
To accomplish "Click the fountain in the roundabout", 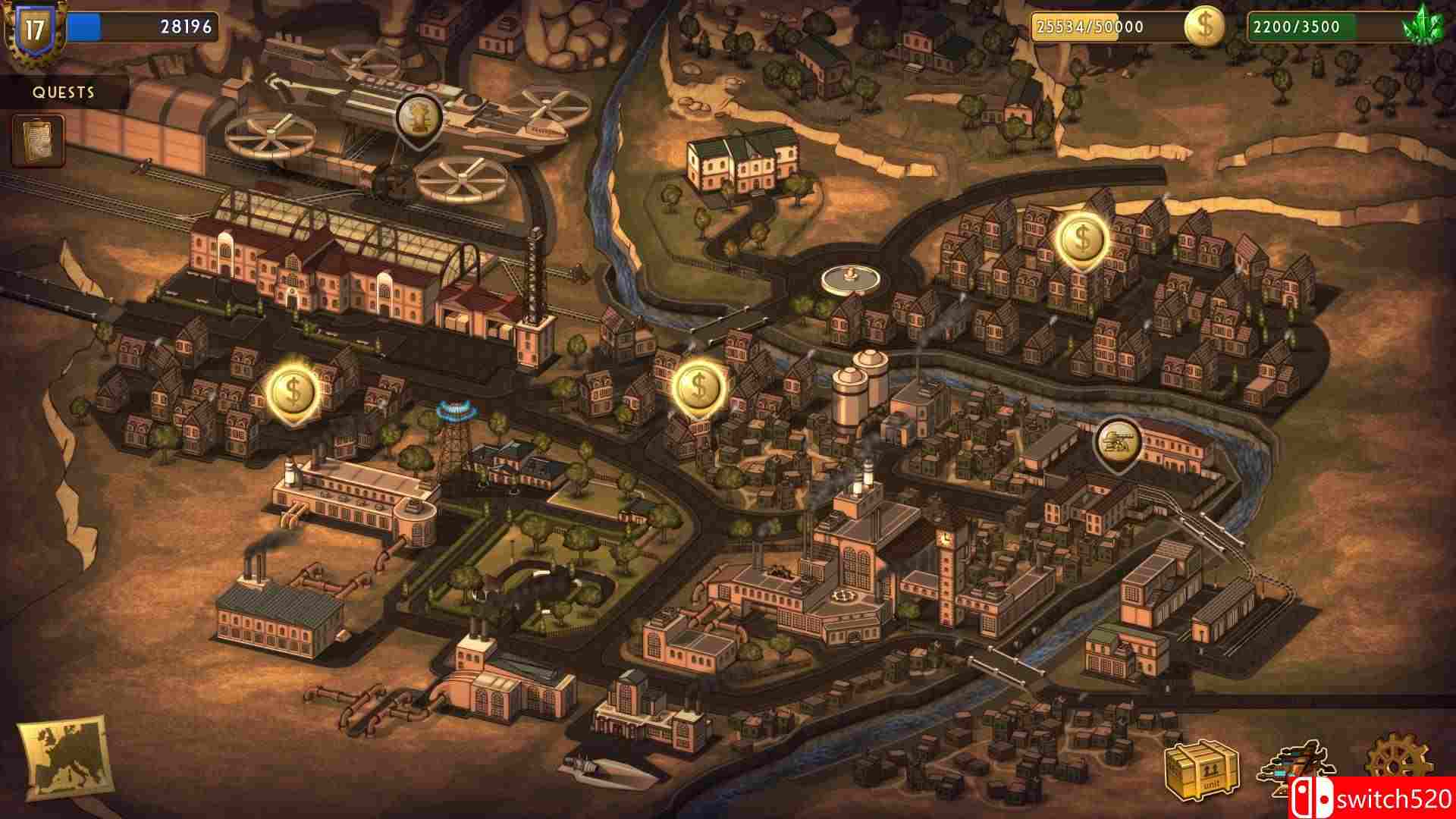I will (x=849, y=276).
